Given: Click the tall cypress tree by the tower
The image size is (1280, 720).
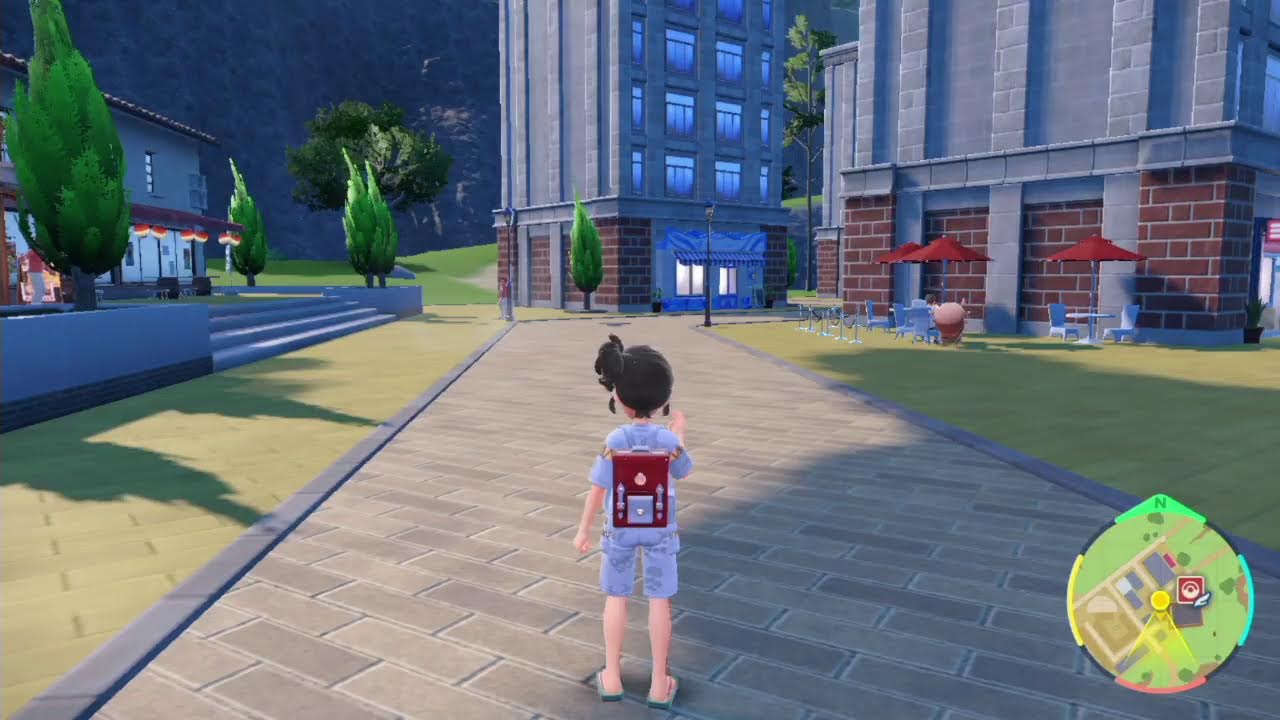Looking at the screenshot, I should coord(585,250).
